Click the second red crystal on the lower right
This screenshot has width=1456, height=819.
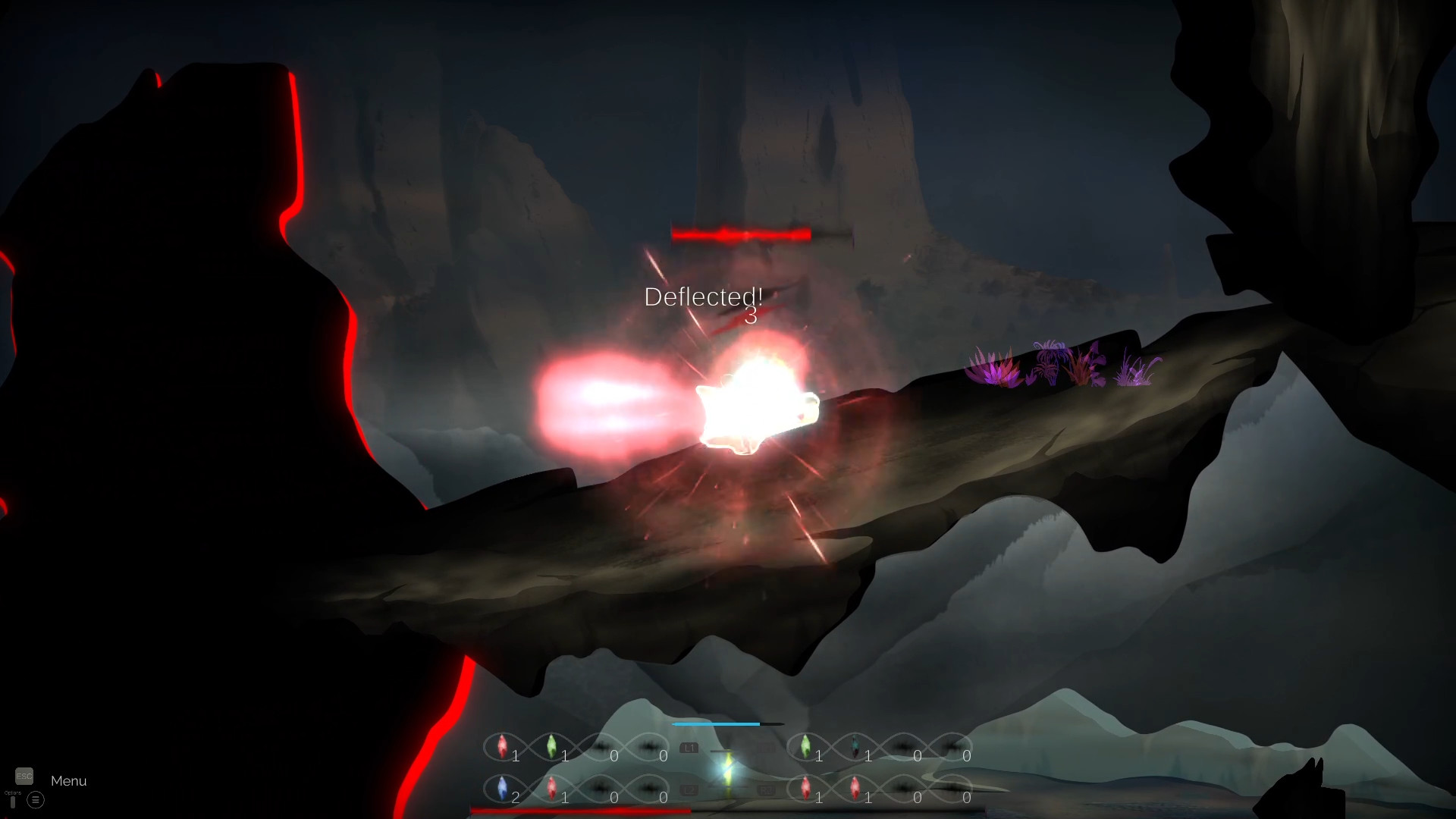(x=855, y=787)
